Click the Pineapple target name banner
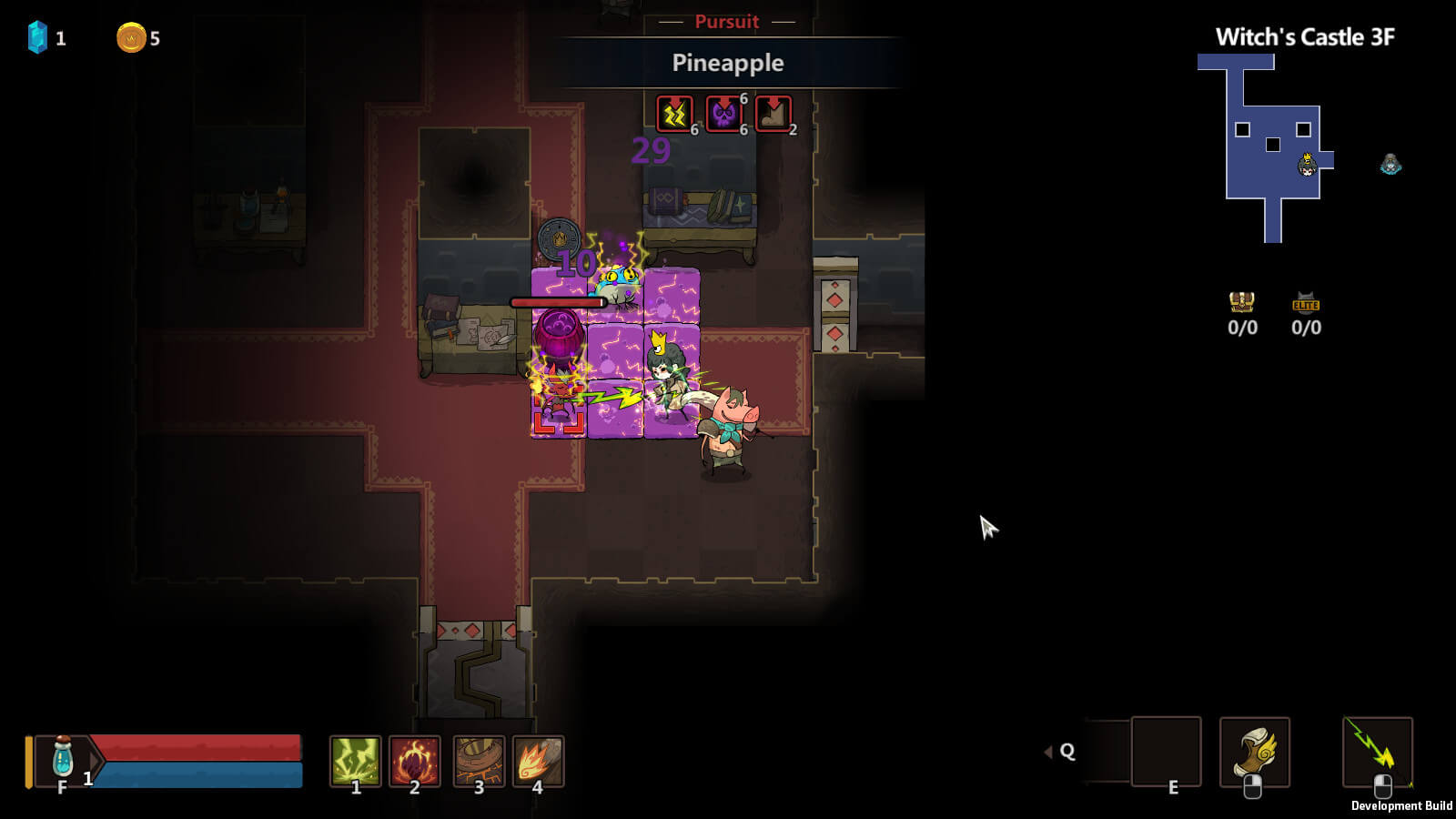 (x=728, y=63)
